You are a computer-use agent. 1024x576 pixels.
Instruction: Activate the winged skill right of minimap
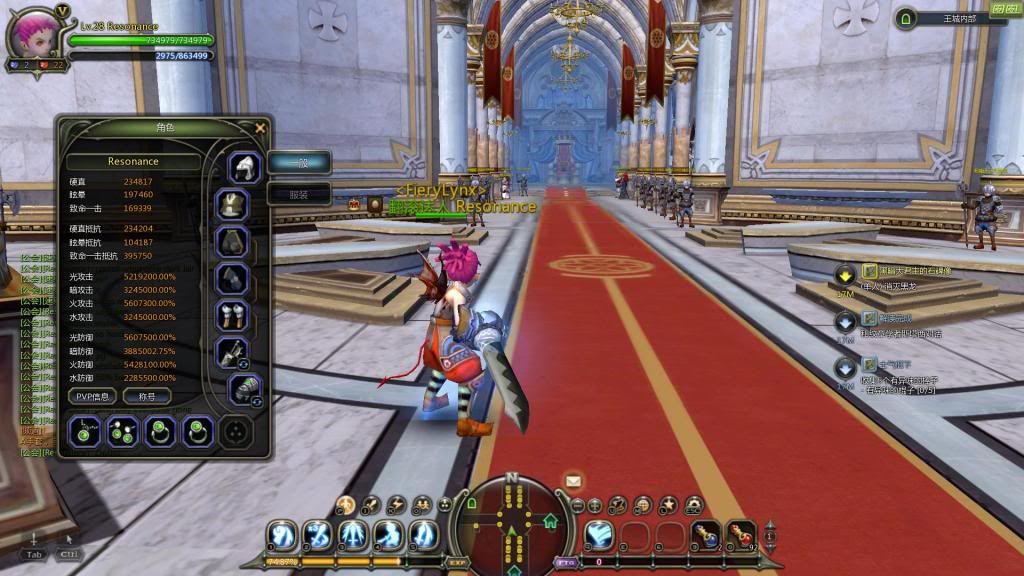click(599, 535)
